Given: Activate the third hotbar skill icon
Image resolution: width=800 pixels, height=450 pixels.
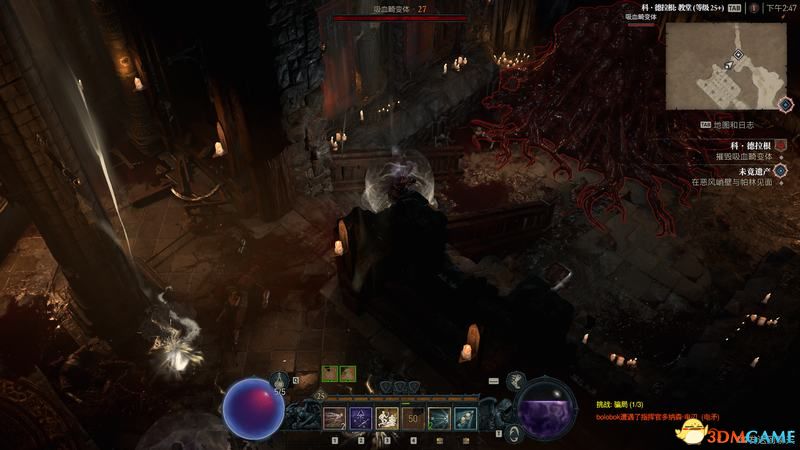Looking at the screenshot, I should [387, 418].
